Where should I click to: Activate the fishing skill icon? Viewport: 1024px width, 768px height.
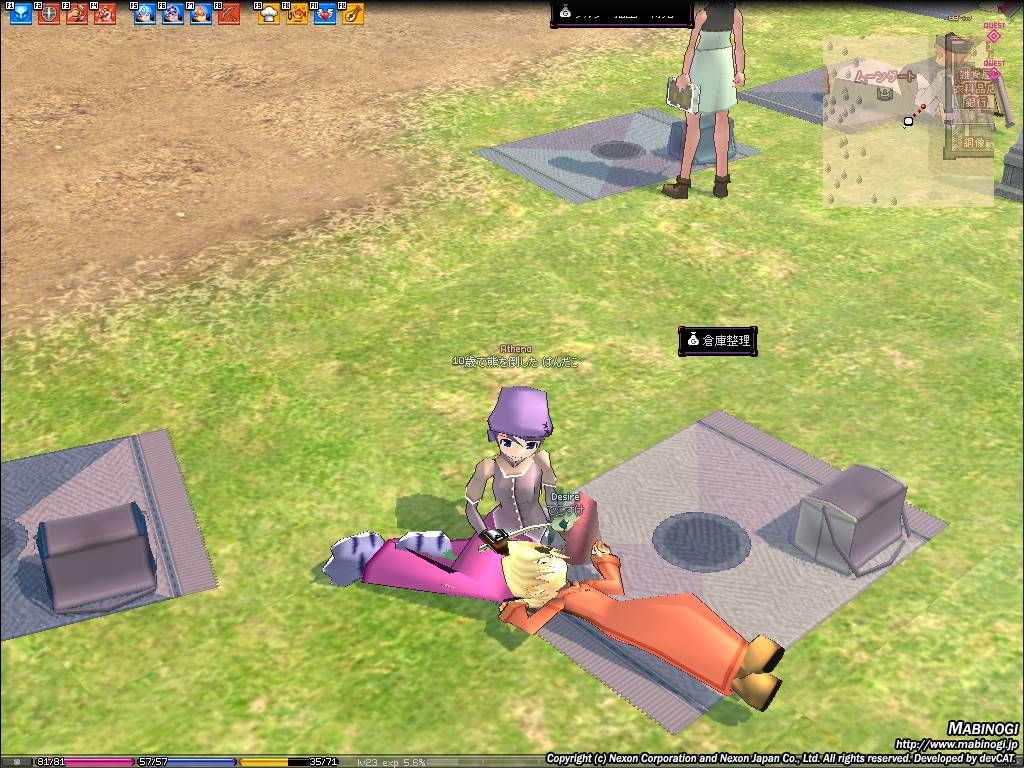297,14
